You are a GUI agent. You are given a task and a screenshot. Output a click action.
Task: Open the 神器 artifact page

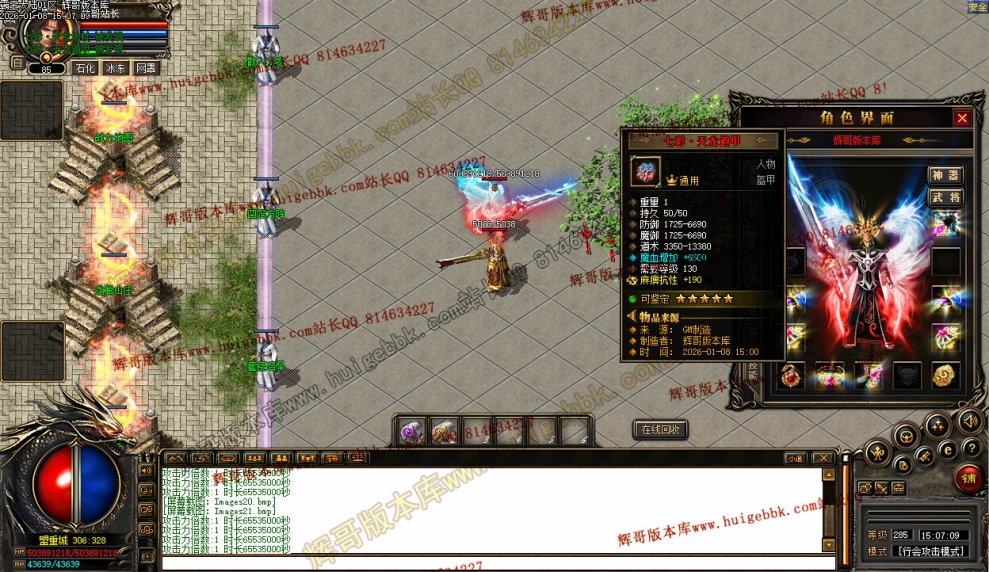click(945, 176)
